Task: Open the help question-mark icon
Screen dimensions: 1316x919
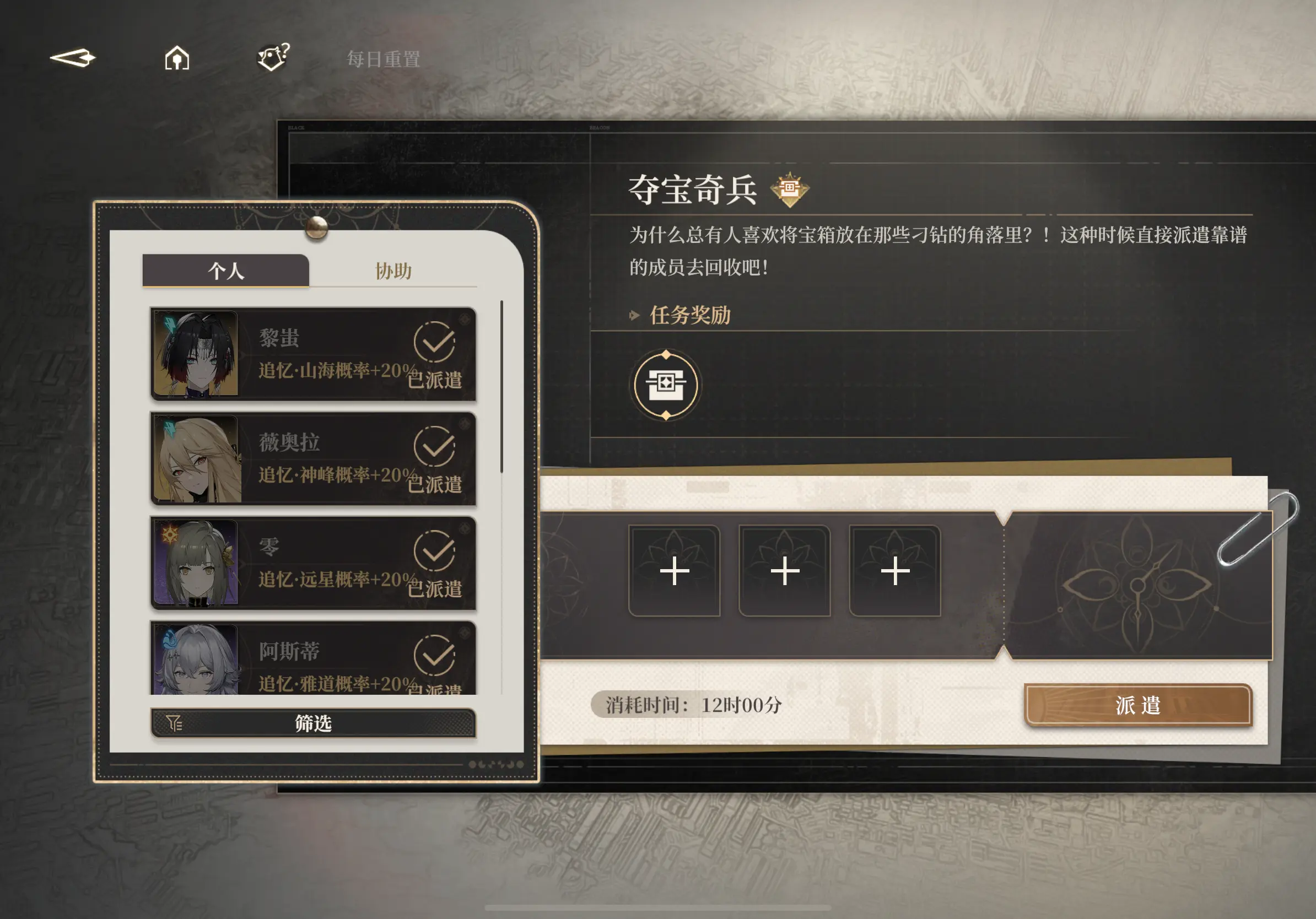Action: click(273, 57)
